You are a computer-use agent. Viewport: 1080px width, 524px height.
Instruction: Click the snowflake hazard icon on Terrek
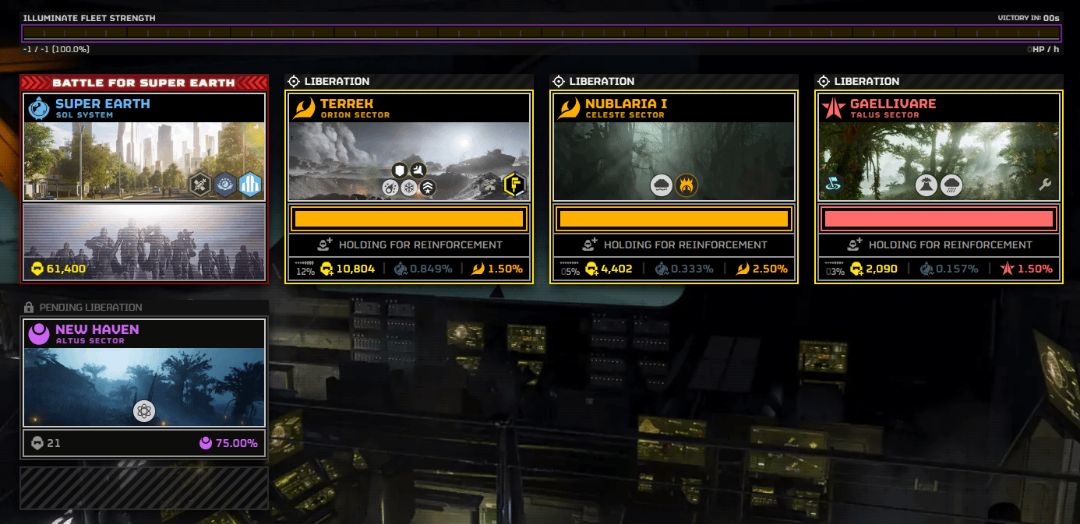409,187
